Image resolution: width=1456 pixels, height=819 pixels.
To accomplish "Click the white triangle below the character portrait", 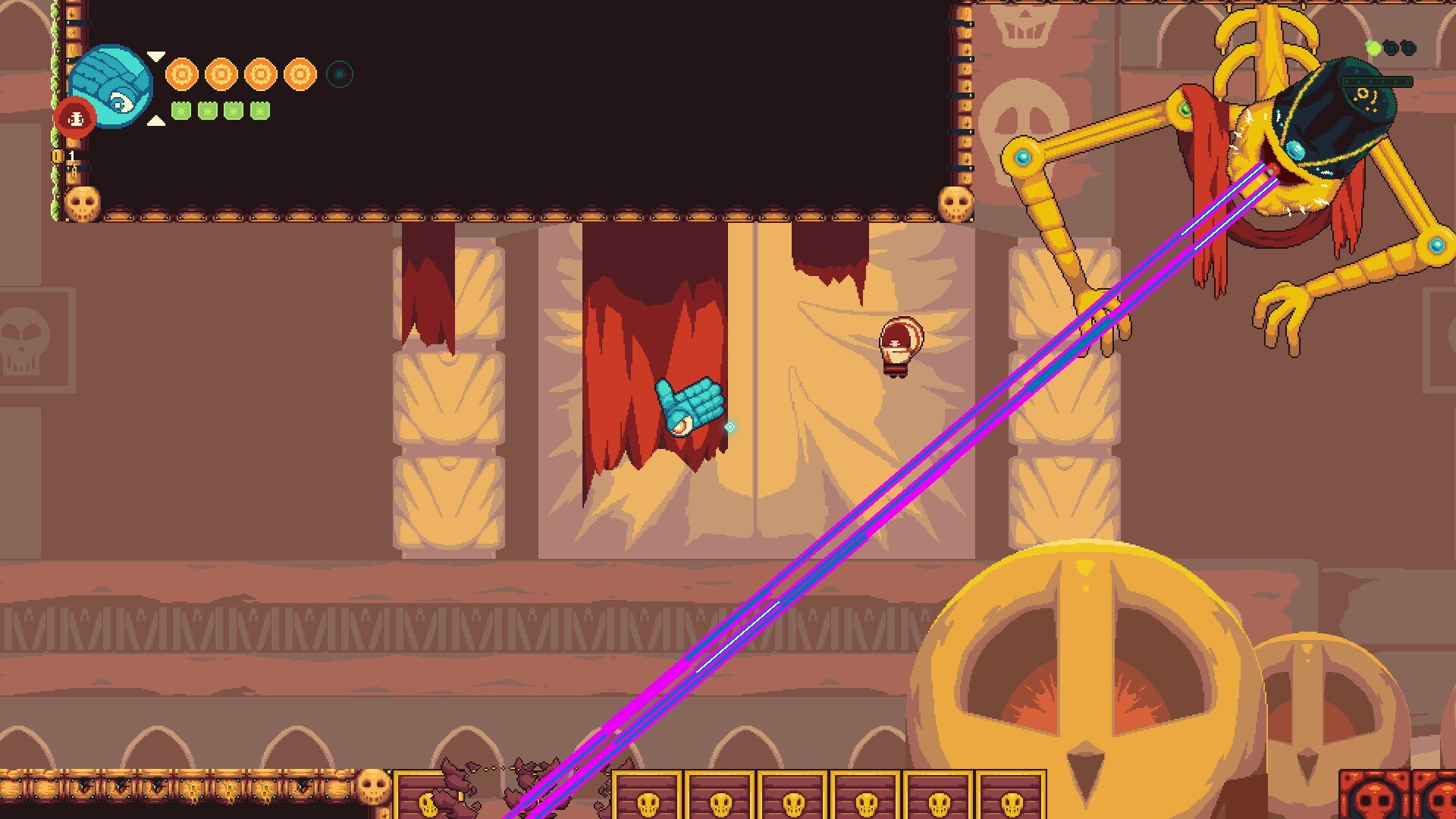I will click(x=155, y=120).
